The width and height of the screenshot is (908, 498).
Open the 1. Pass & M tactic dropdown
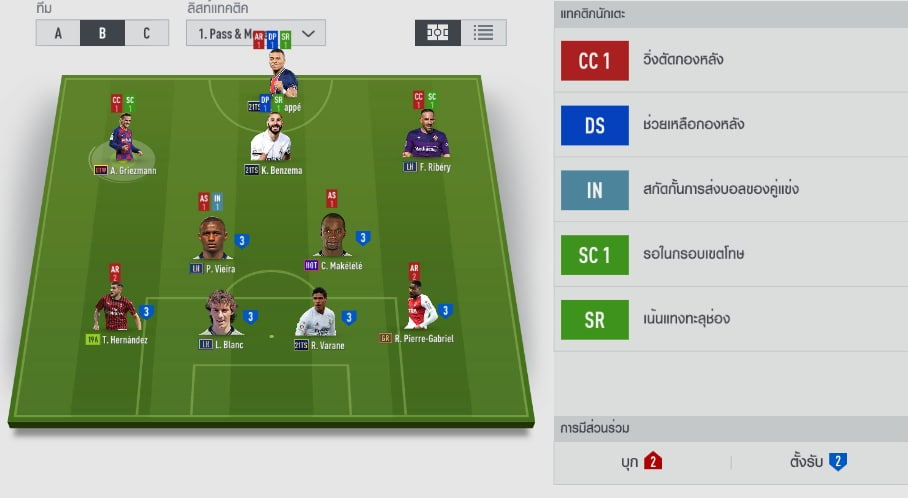coord(255,33)
